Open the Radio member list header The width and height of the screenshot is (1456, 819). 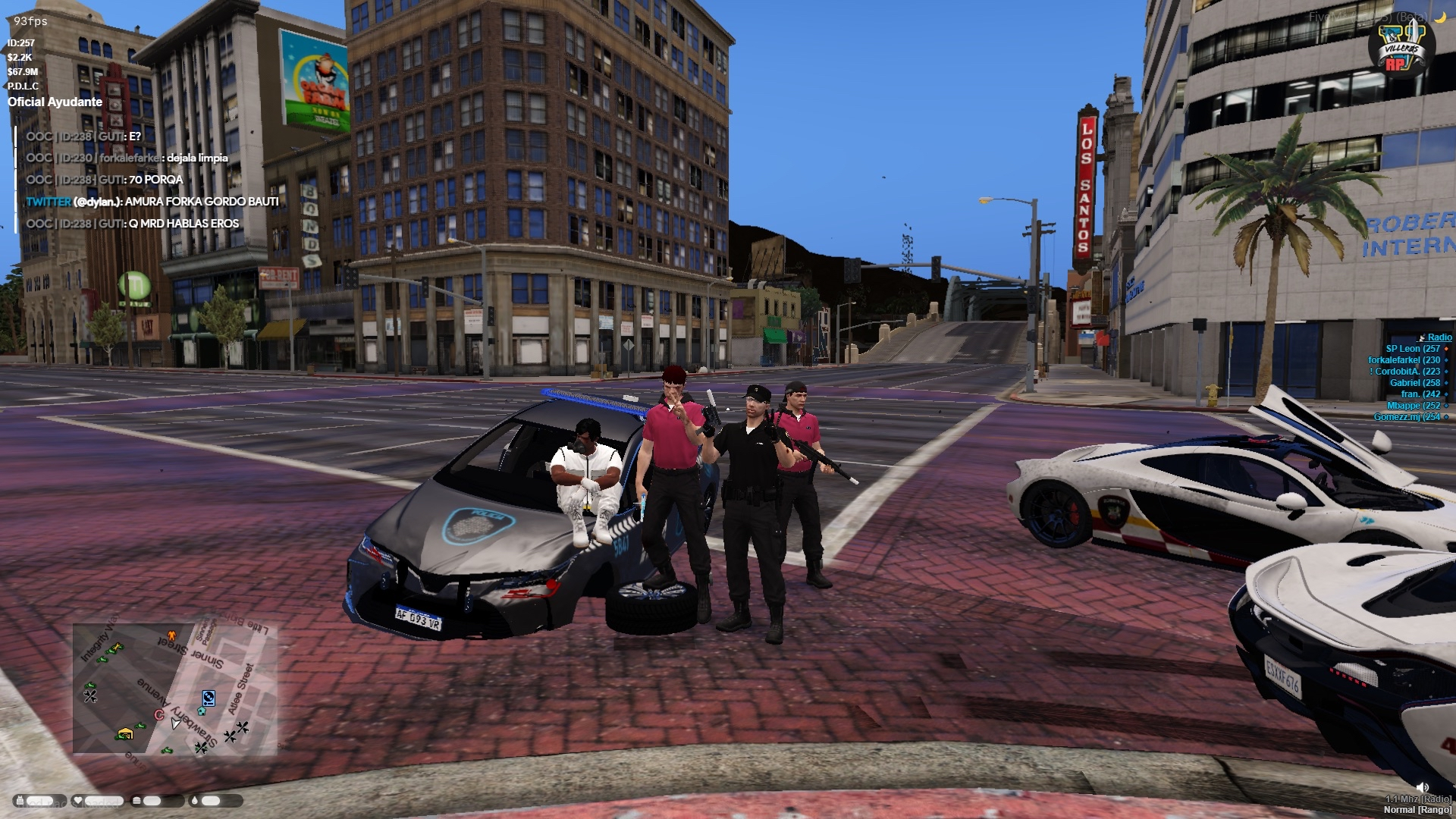tap(1439, 337)
